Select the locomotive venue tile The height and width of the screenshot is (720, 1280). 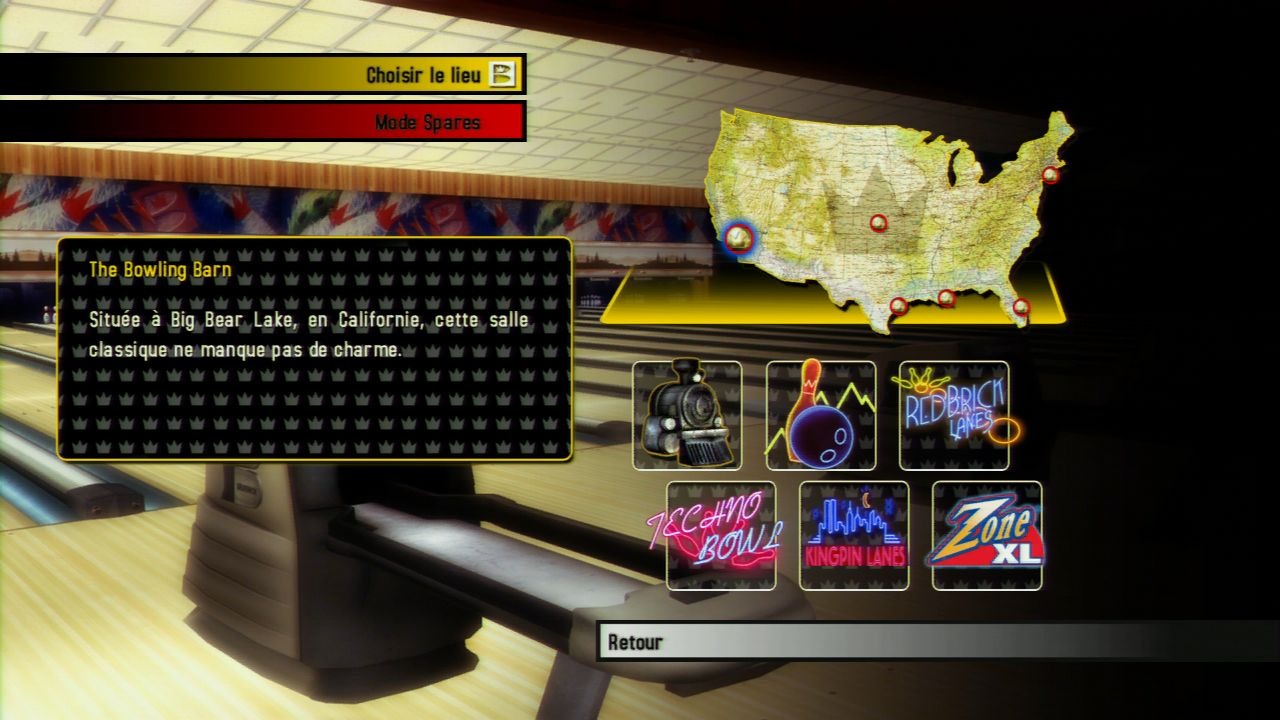click(687, 415)
